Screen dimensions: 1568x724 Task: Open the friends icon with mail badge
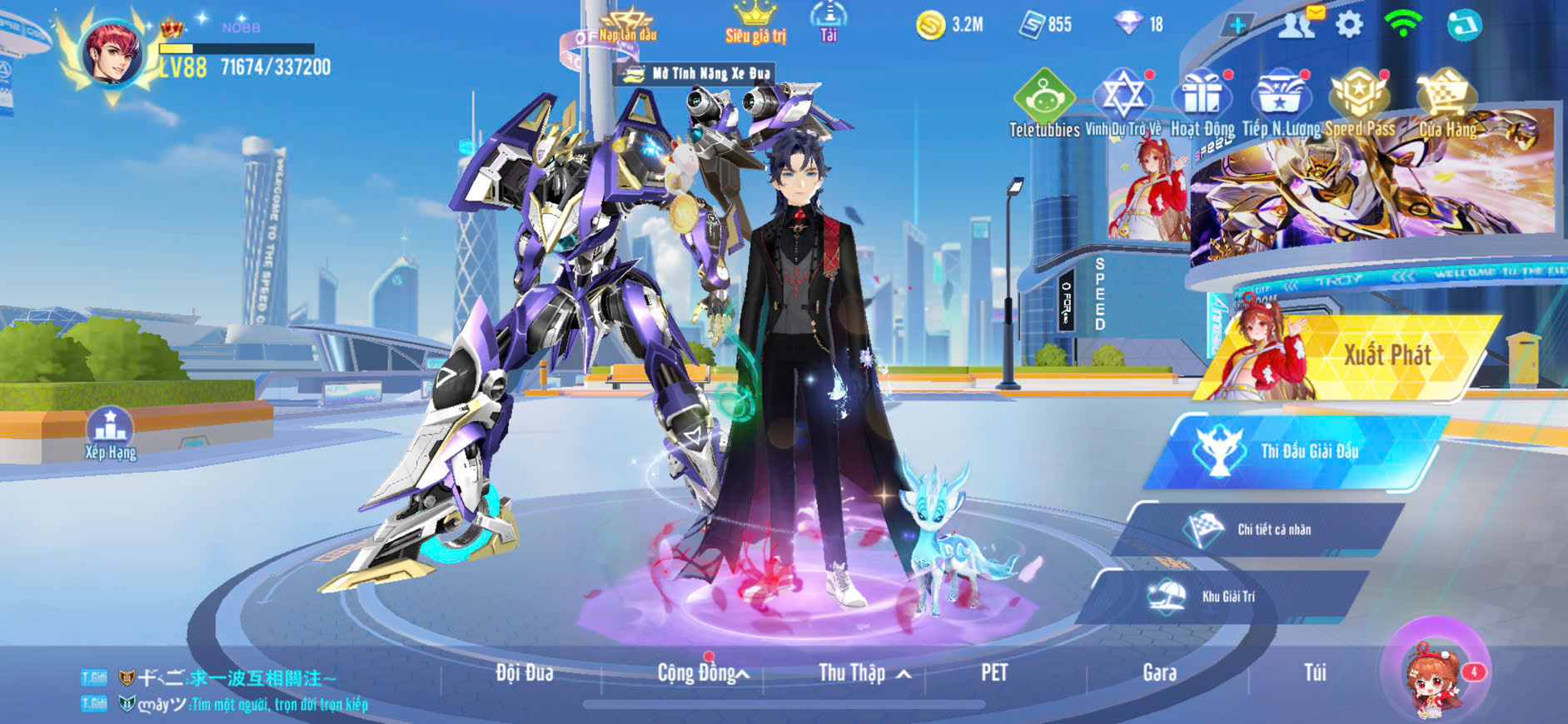(x=1297, y=25)
